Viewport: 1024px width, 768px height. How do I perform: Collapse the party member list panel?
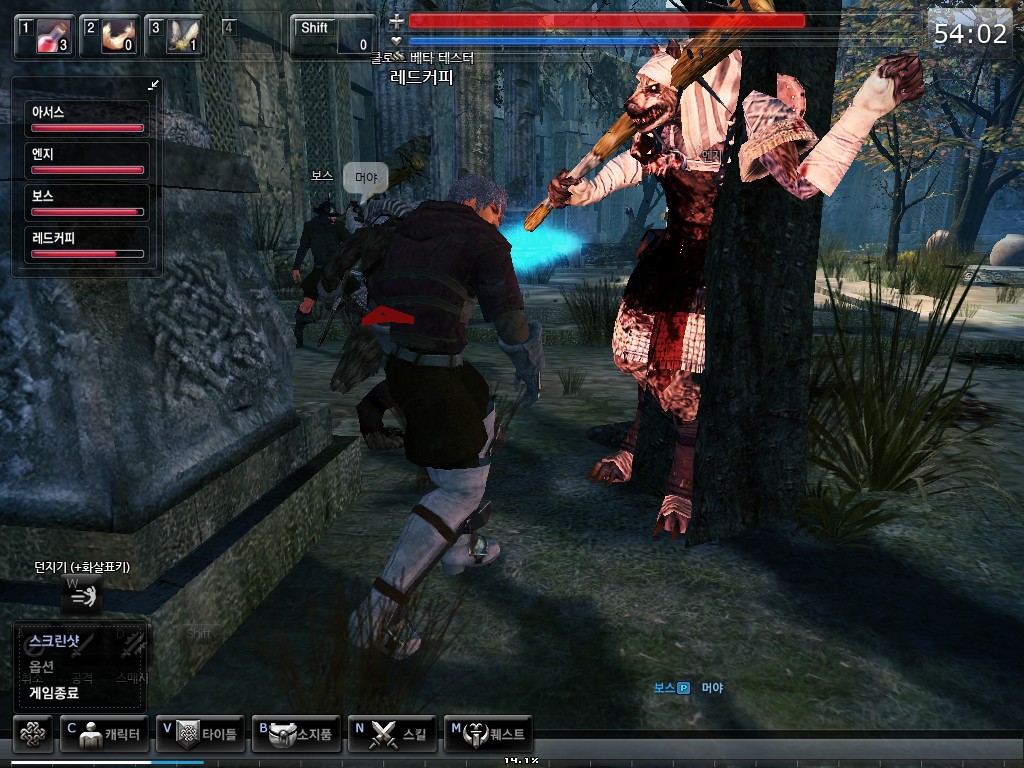[153, 85]
